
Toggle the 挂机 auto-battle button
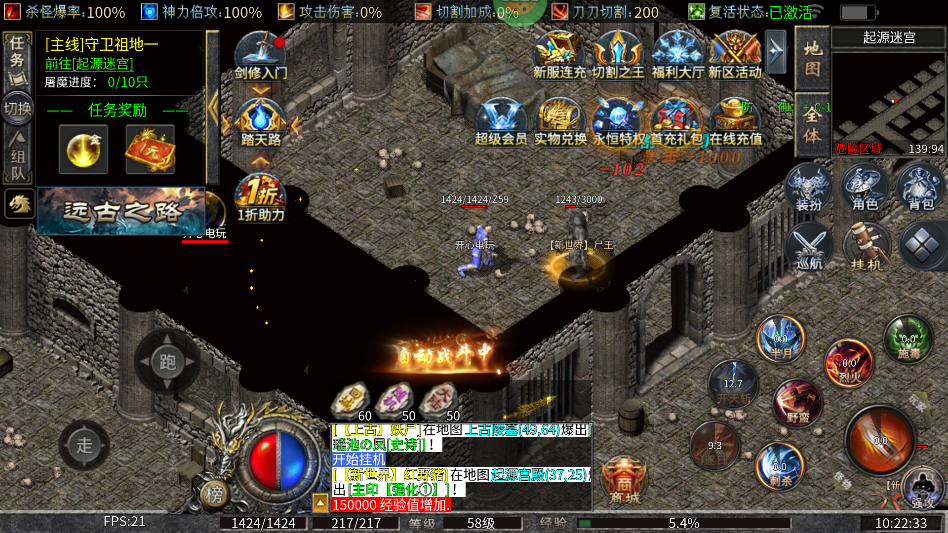(865, 245)
